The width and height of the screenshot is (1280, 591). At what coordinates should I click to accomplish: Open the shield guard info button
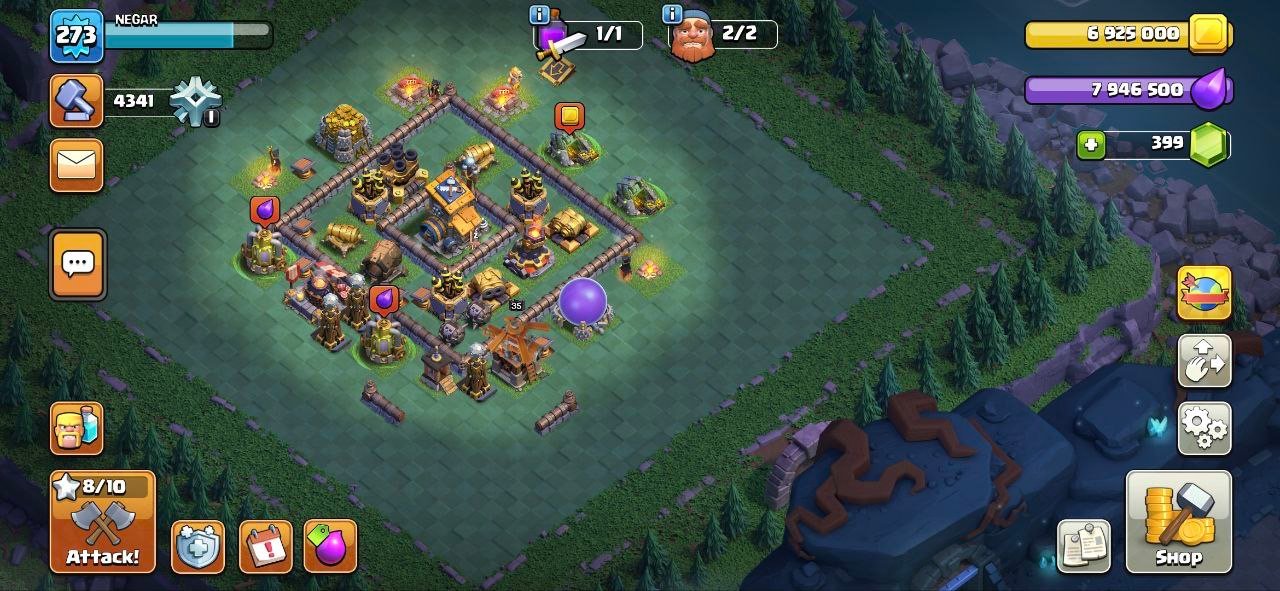[x=197, y=547]
